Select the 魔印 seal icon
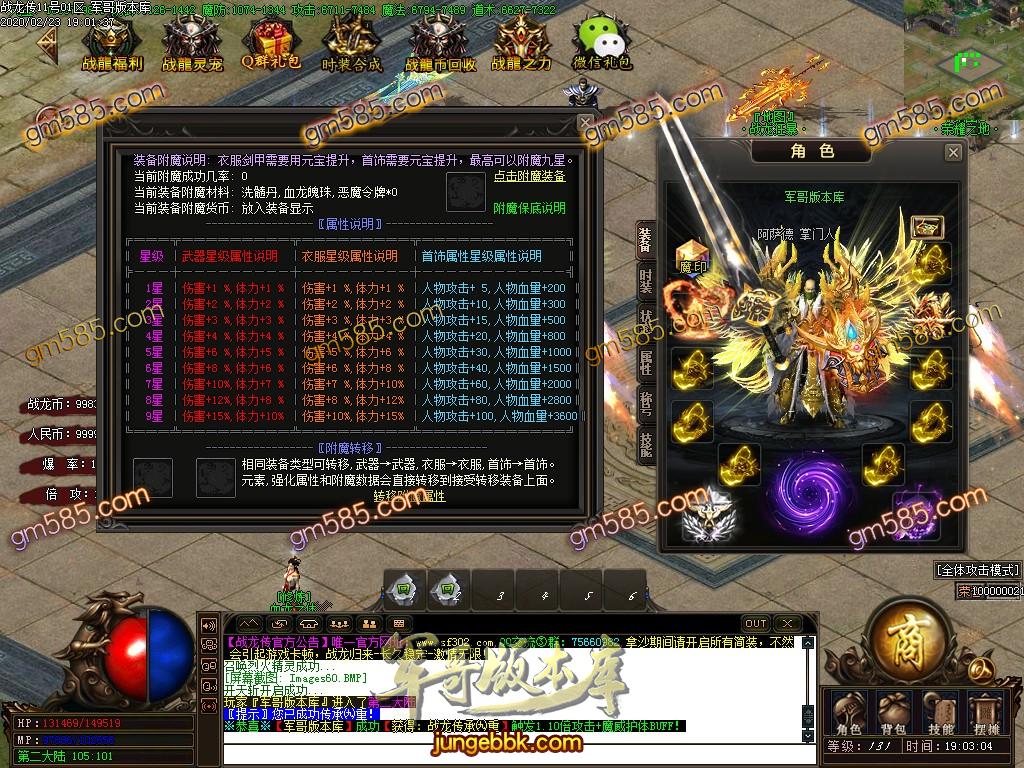The height and width of the screenshot is (768, 1024). point(692,255)
